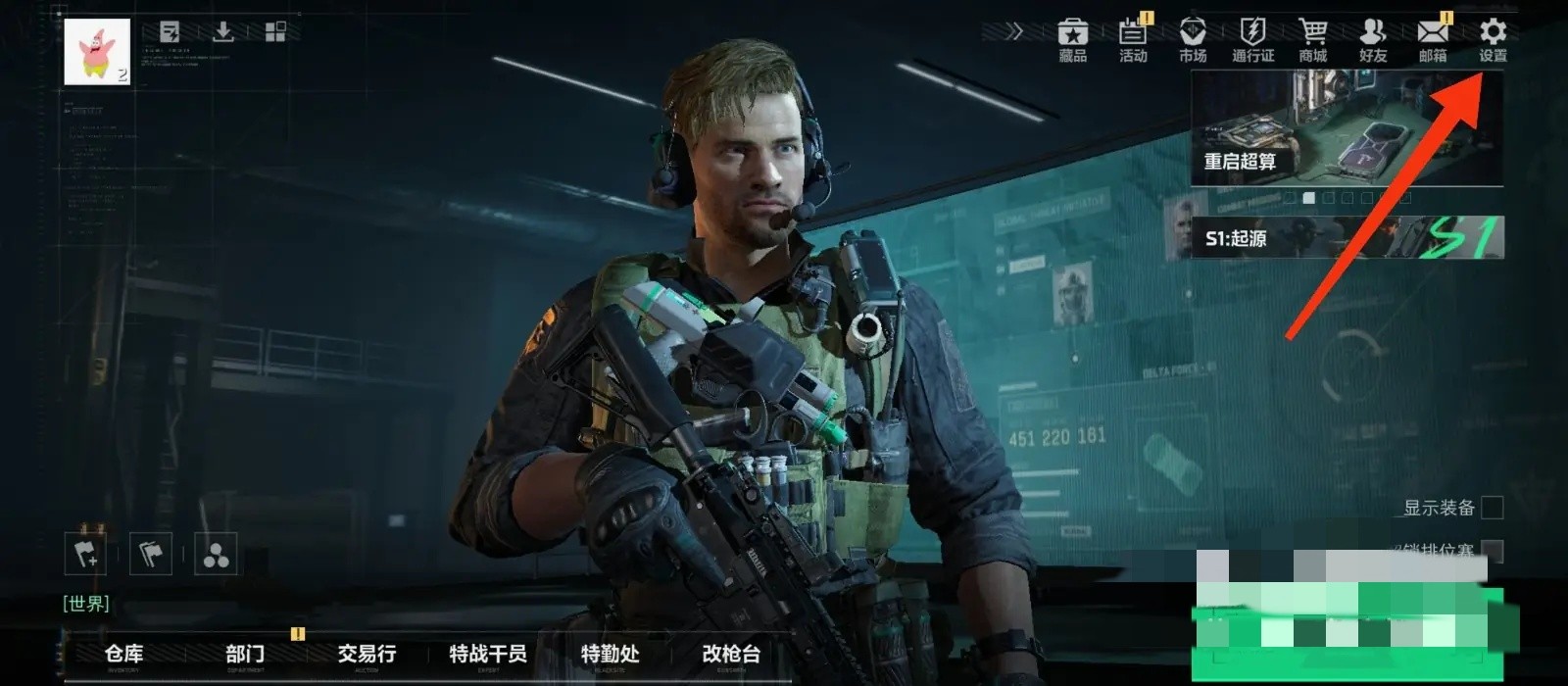Open the [世界] world chat channel

[86, 604]
